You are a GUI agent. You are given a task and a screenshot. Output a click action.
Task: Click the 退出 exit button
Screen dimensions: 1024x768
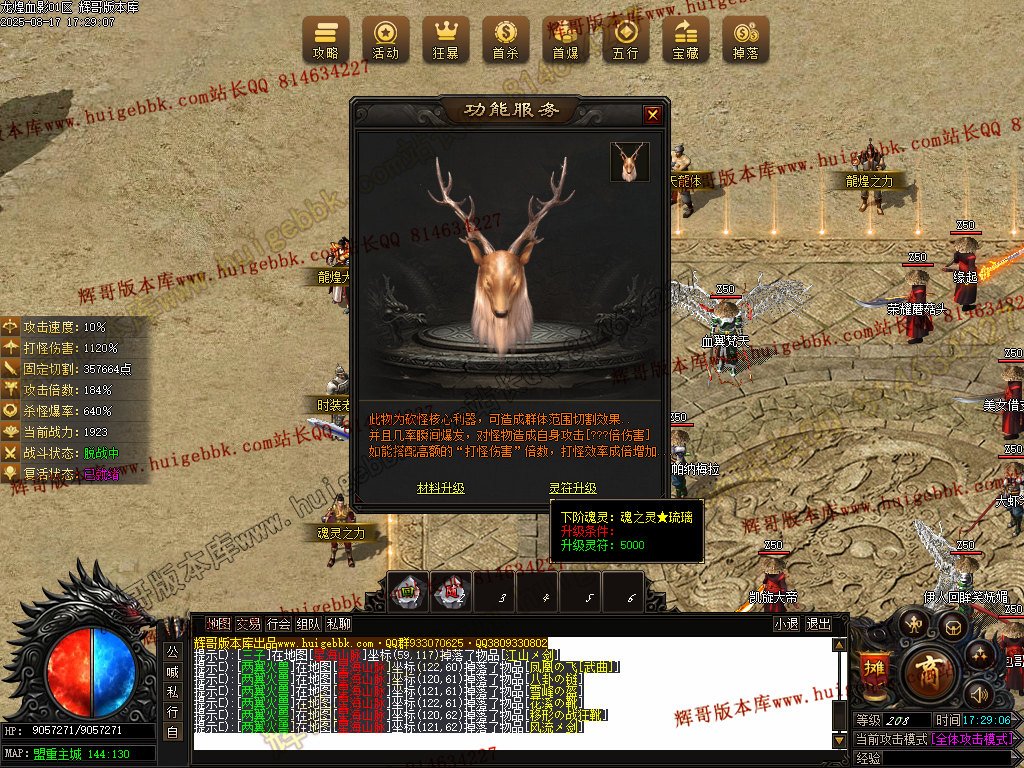[x=819, y=624]
